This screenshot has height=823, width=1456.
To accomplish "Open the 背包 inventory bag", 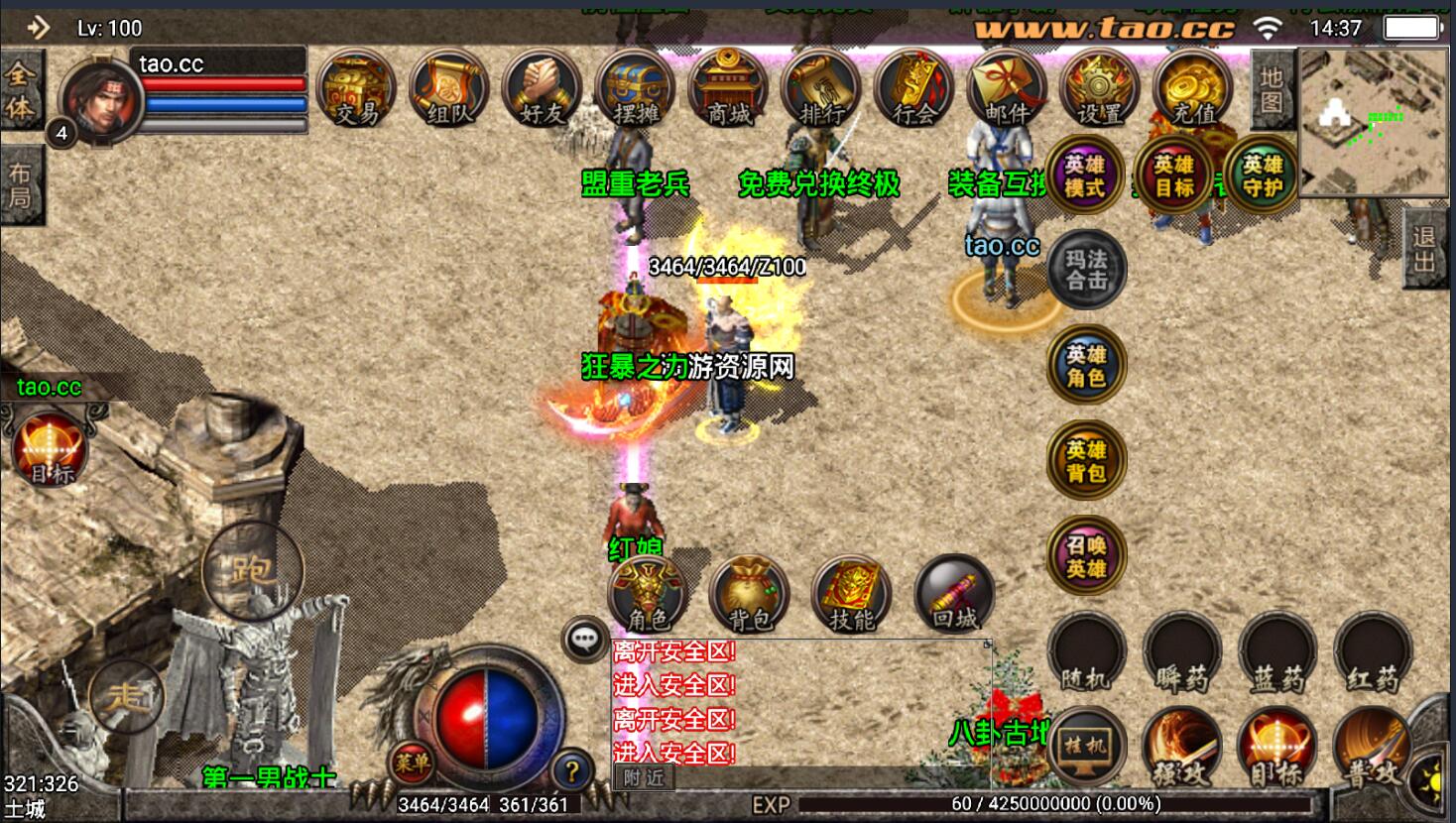I will (x=750, y=595).
